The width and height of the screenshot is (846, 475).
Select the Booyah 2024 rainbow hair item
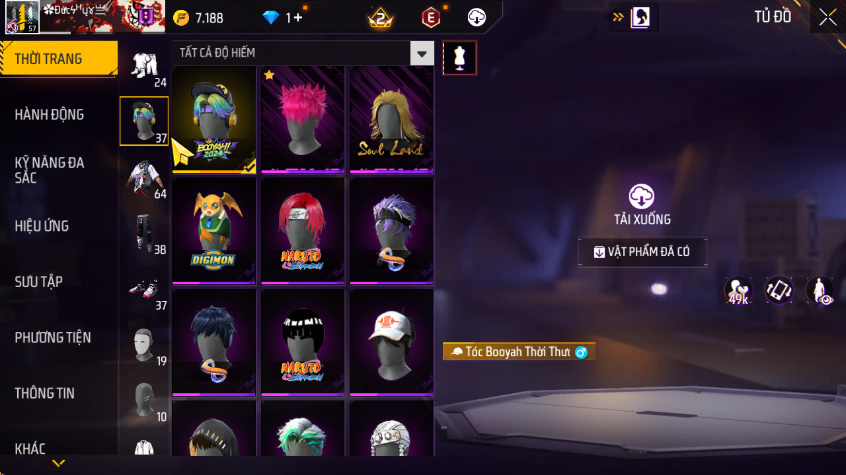click(x=214, y=118)
